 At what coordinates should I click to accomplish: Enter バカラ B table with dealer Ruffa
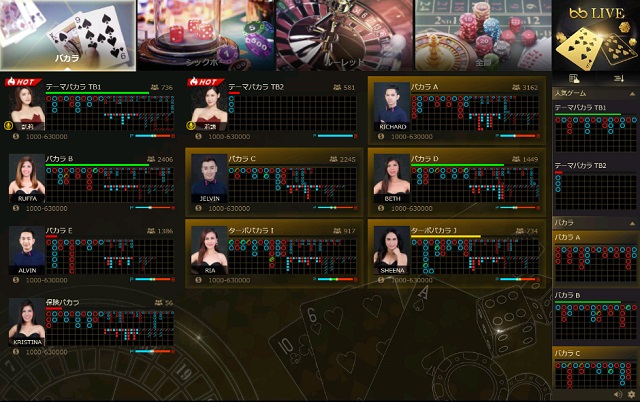click(x=92, y=182)
